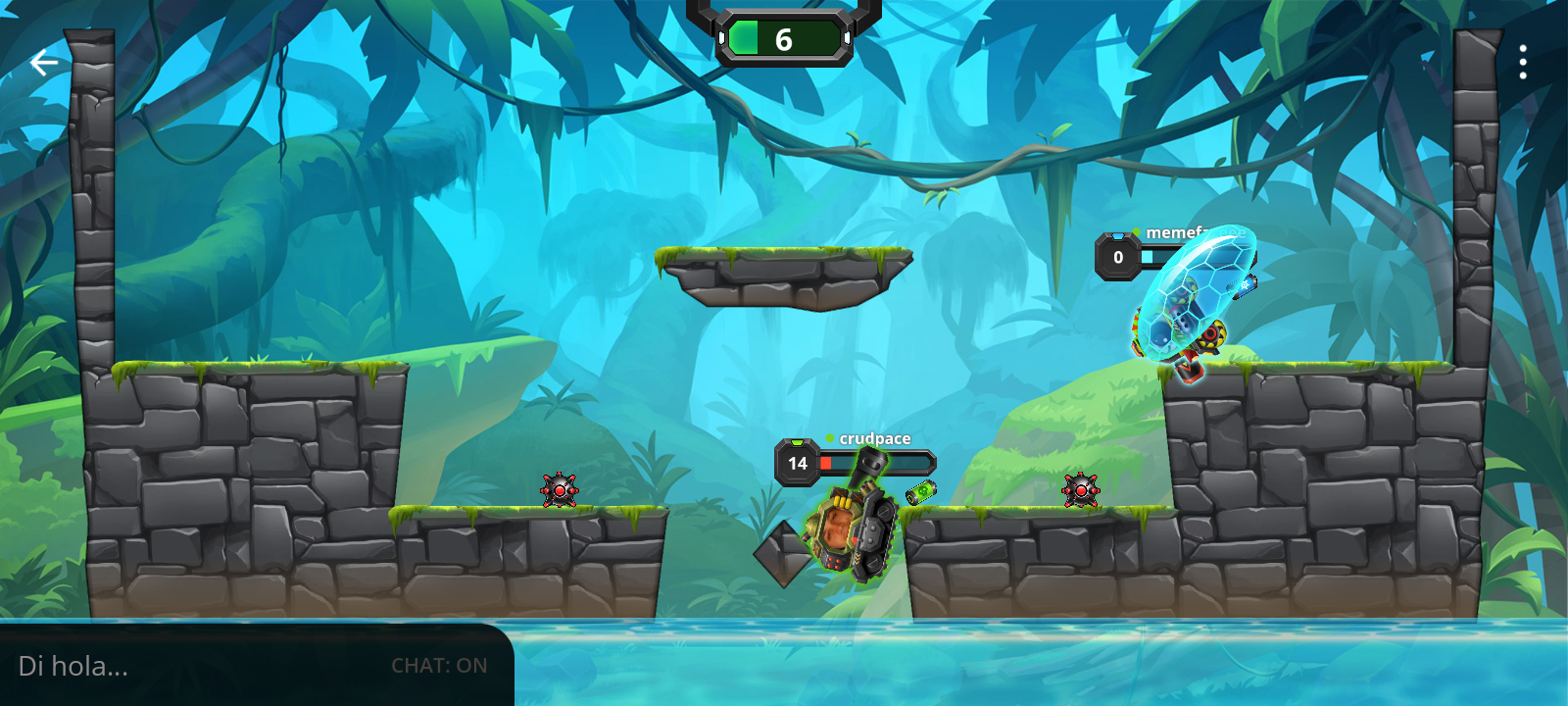Tap the green progress segment of the countdown bar

point(746,37)
